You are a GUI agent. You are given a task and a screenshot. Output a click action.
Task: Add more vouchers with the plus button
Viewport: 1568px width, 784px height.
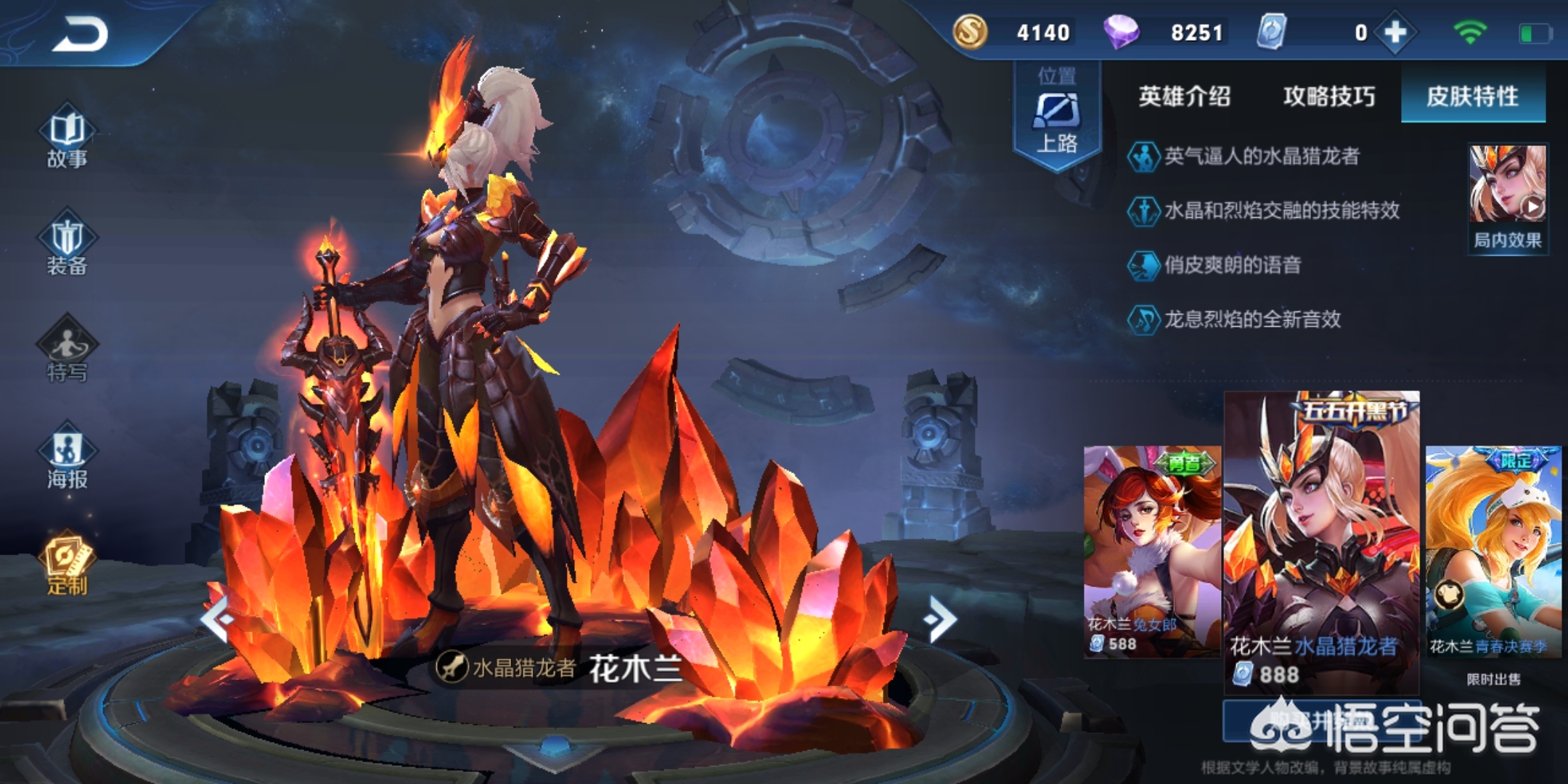[1395, 33]
